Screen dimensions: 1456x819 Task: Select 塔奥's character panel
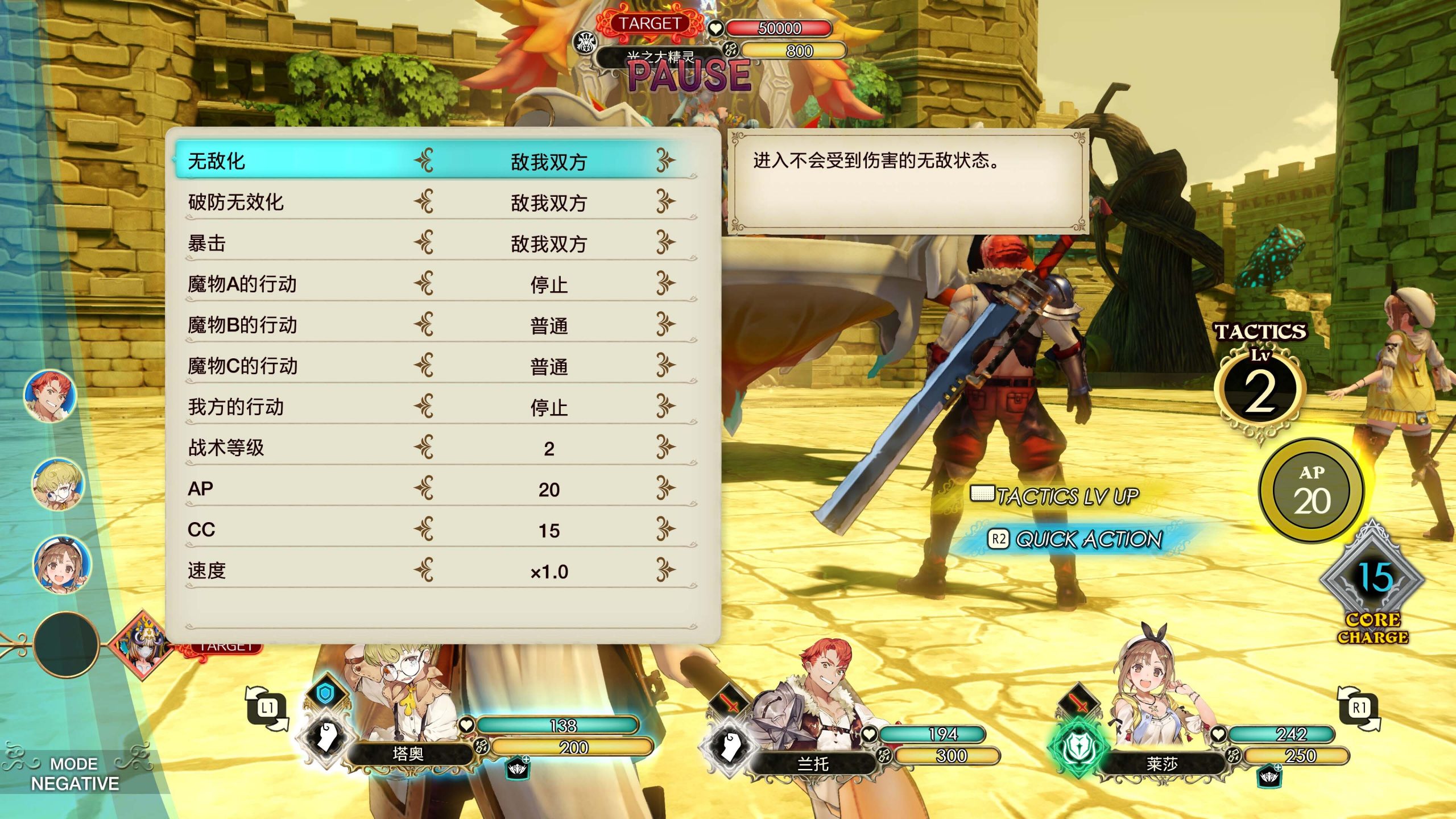click(x=408, y=754)
